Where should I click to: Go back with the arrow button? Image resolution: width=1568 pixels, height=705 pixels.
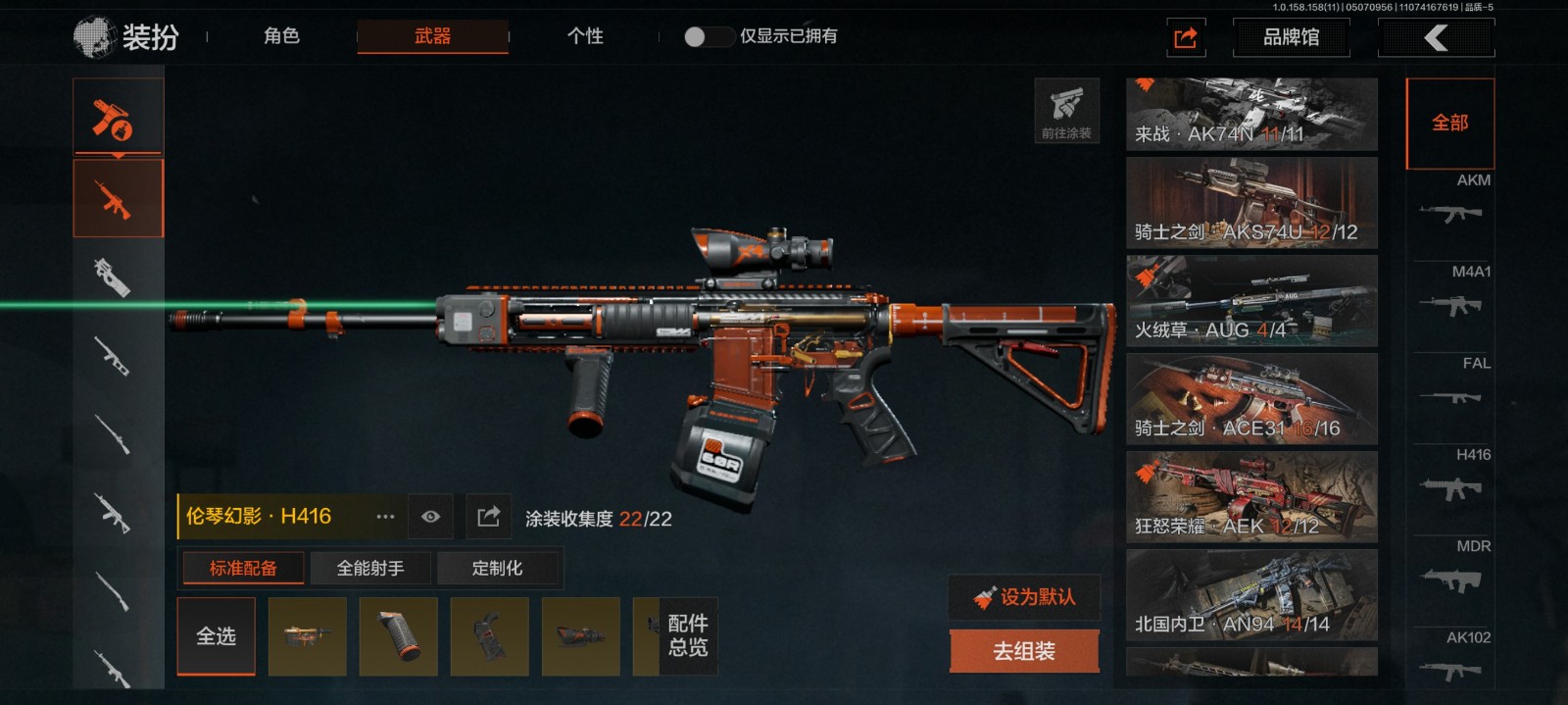pos(1436,38)
